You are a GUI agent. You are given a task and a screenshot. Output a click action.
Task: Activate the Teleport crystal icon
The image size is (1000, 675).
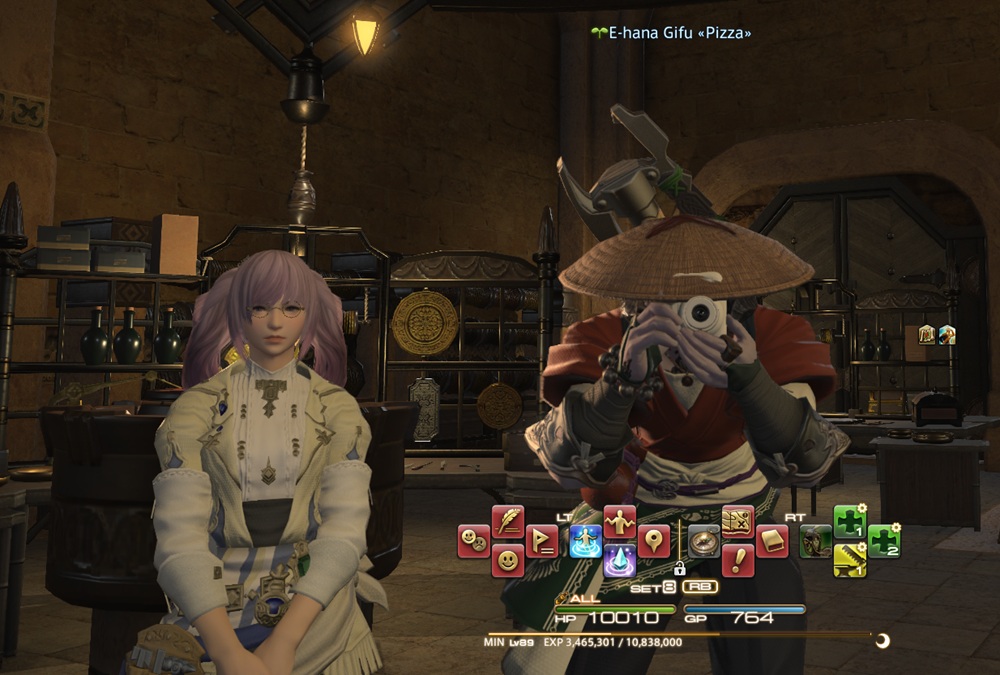pos(619,560)
